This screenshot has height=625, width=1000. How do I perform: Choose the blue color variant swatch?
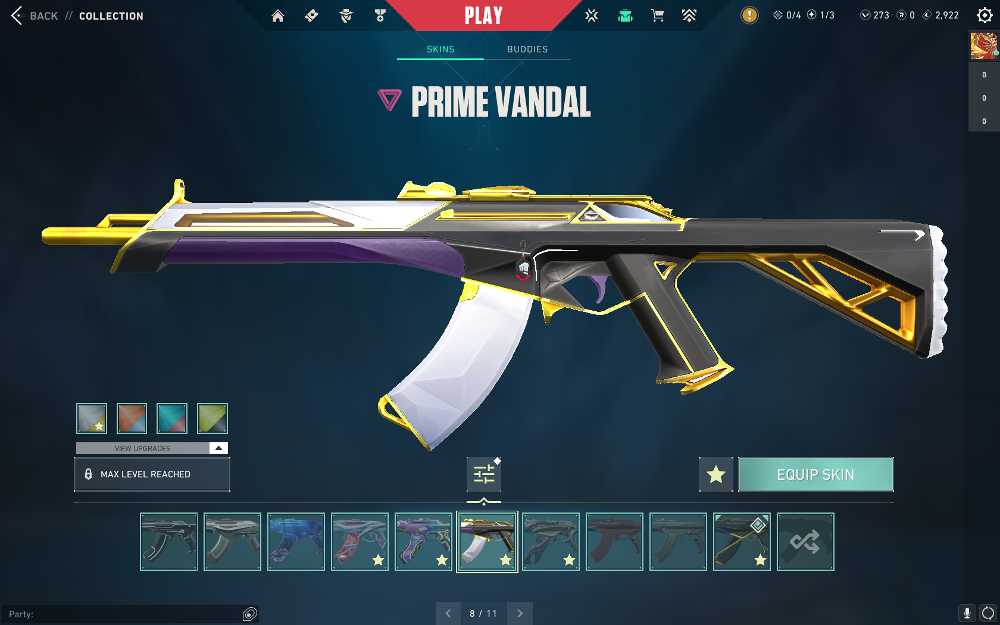click(172, 418)
